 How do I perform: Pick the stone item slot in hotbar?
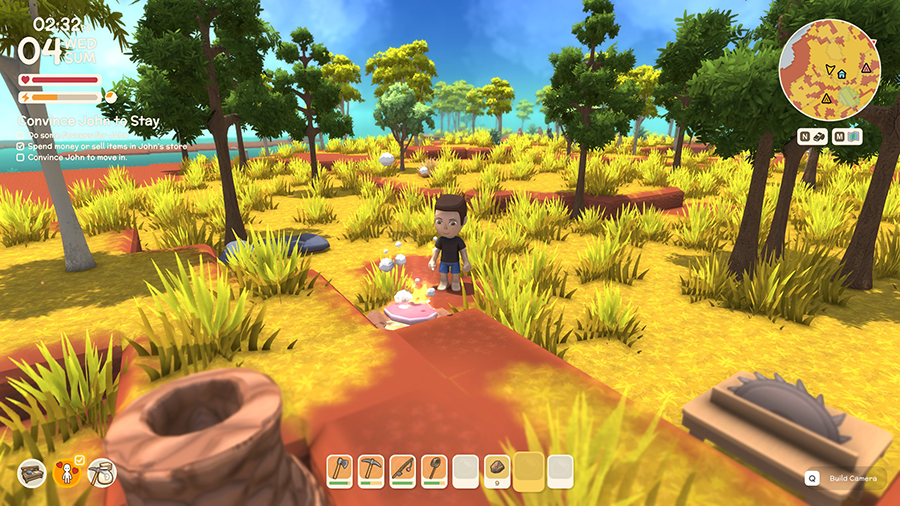click(497, 470)
